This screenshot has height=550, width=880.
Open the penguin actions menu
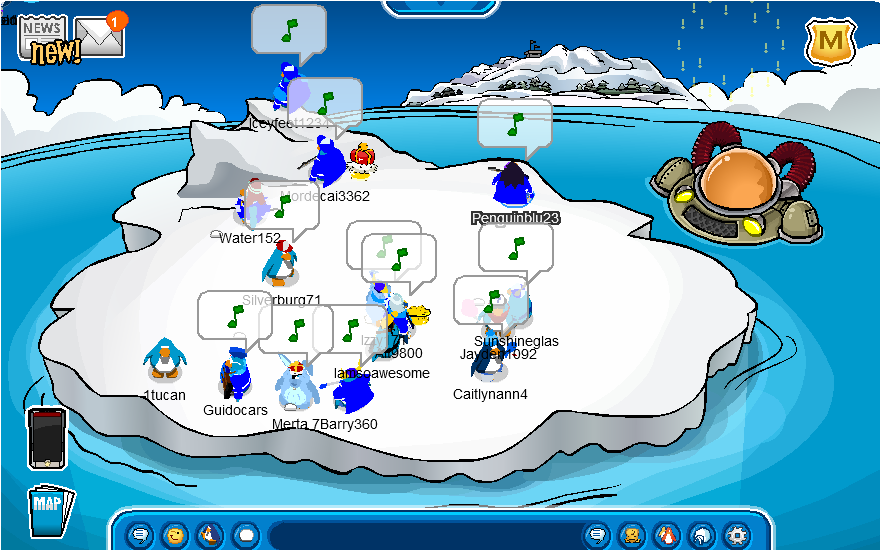tap(209, 535)
